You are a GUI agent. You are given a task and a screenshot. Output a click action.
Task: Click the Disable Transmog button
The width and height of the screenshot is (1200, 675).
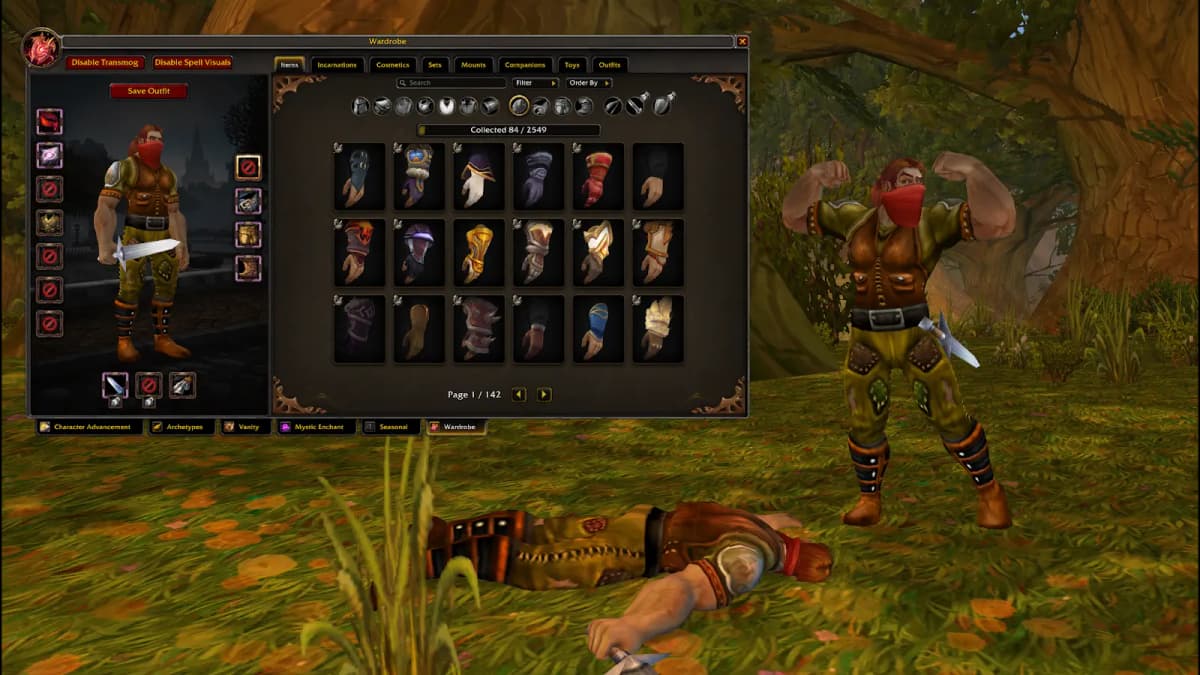point(106,63)
